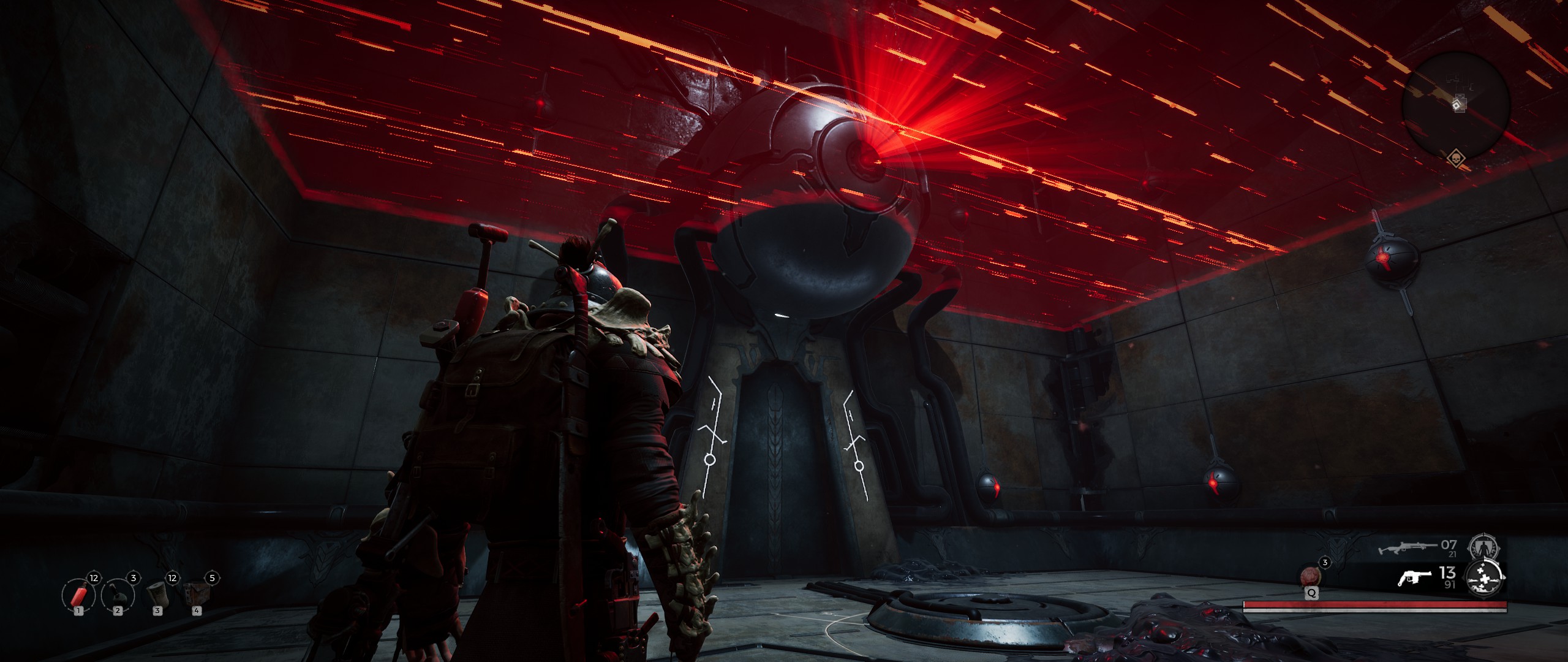Use the black bomb quick item
1568x662 pixels.
(x=118, y=595)
